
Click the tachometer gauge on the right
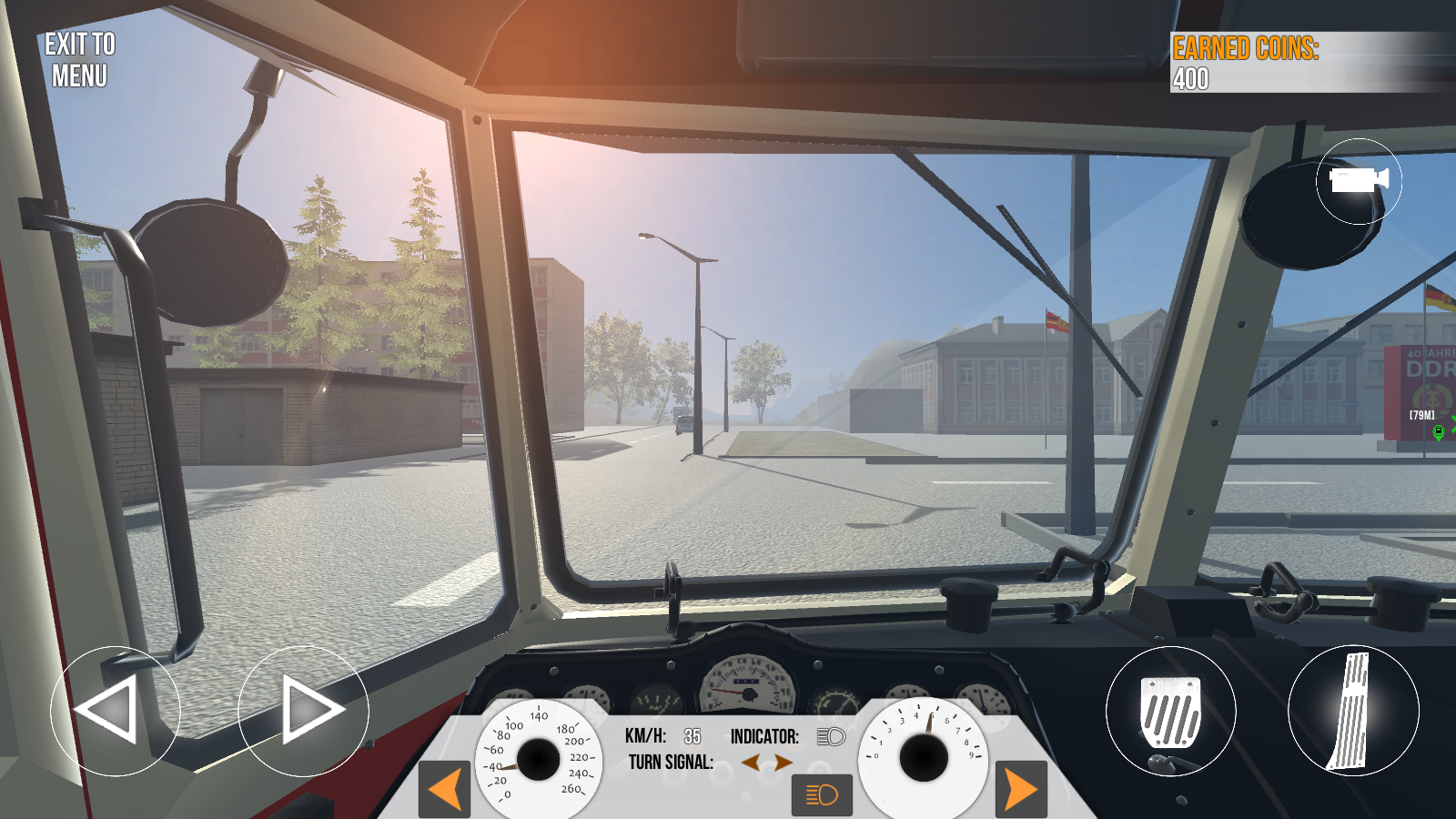926,755
